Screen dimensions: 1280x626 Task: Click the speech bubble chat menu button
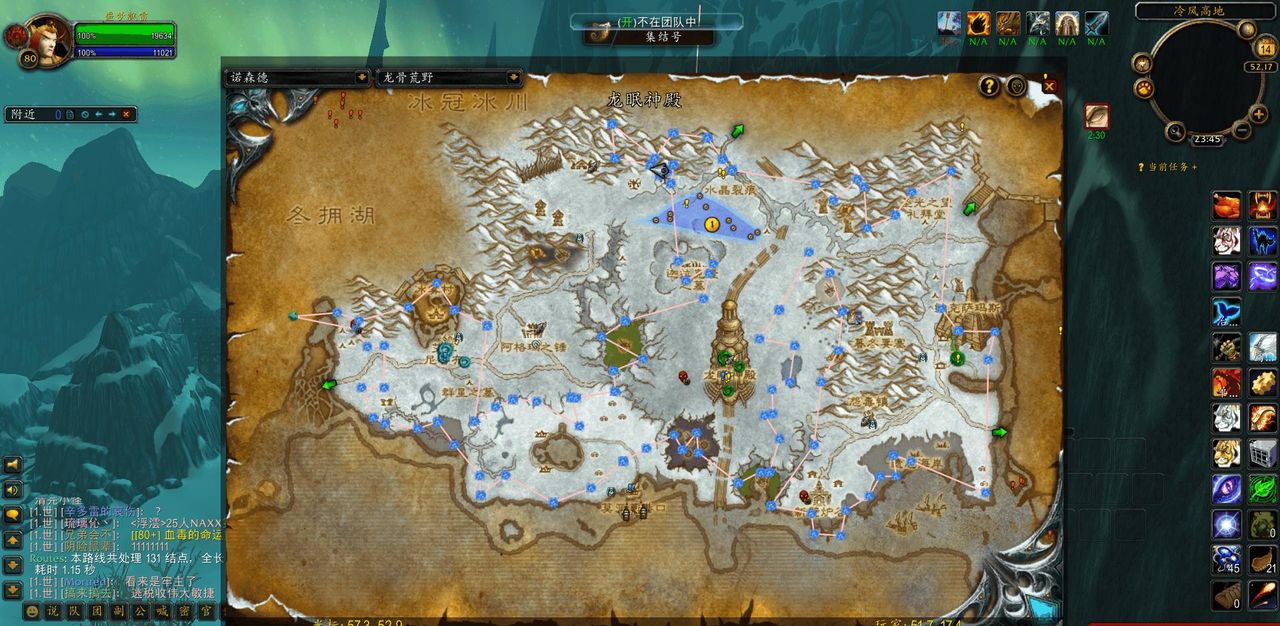click(x=13, y=515)
